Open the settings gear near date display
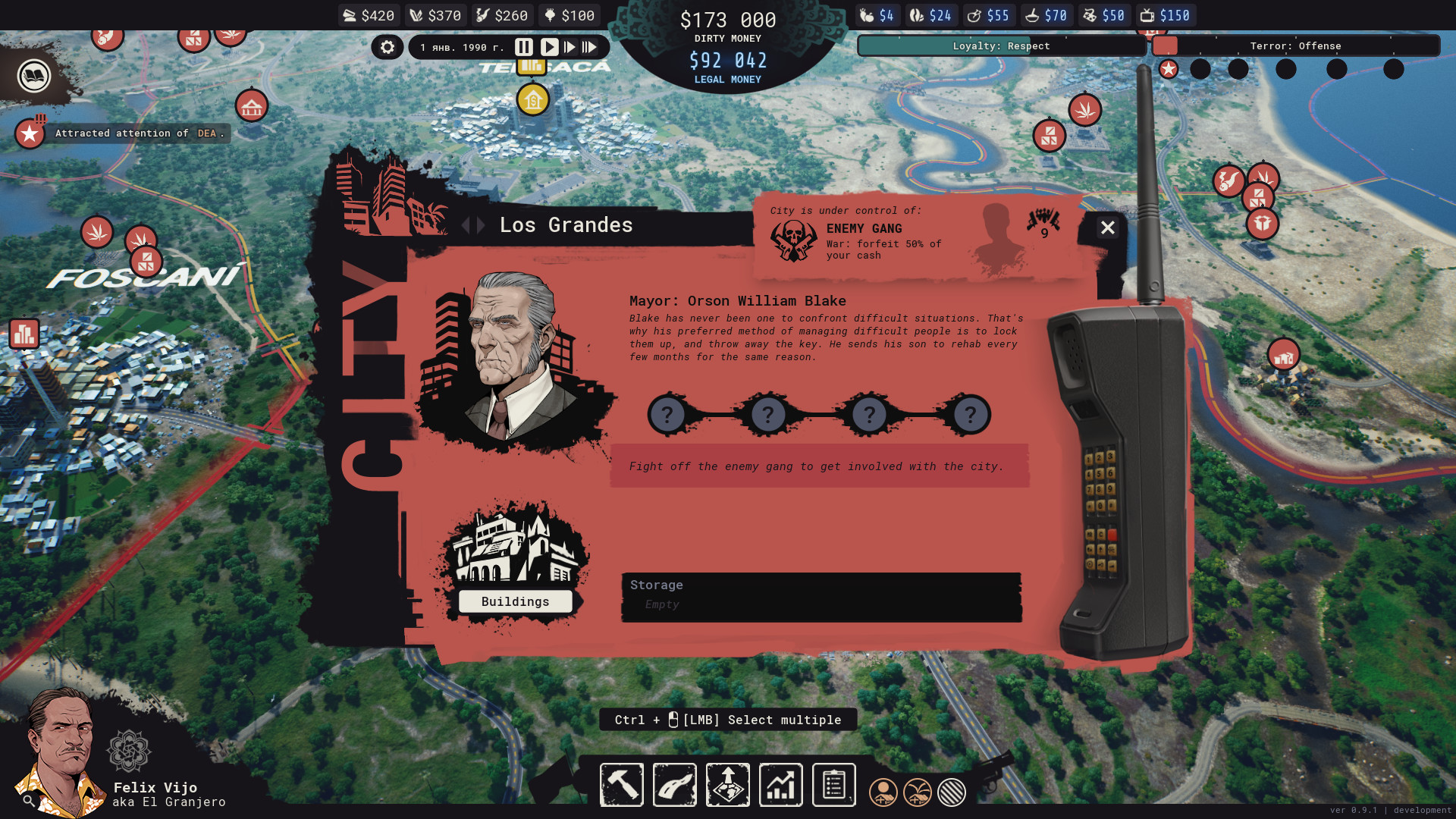 tap(387, 47)
